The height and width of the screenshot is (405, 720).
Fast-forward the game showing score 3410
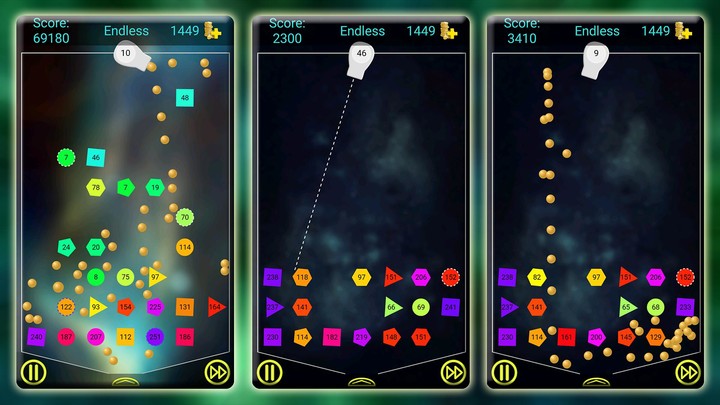tap(688, 373)
